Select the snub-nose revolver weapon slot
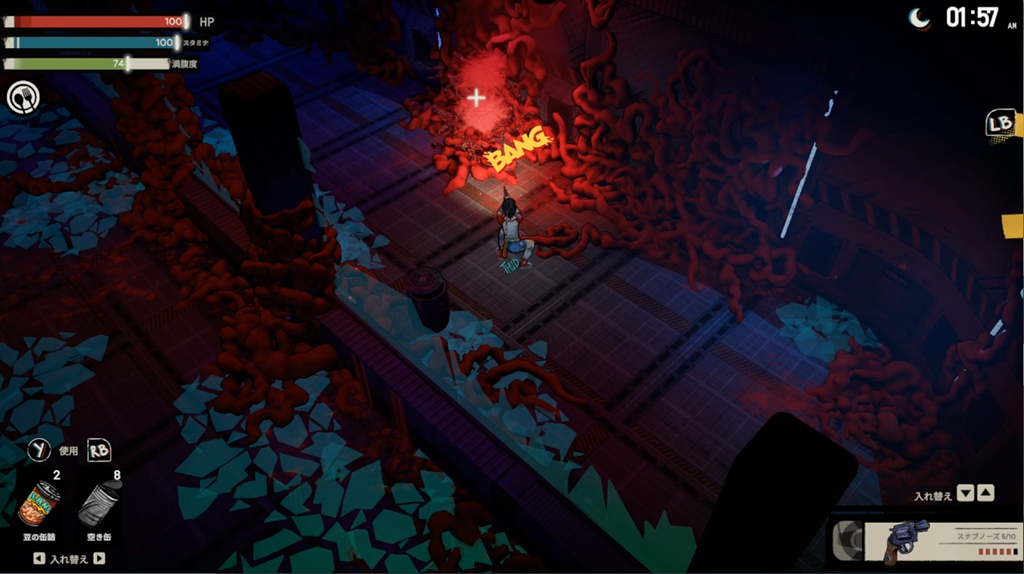 coord(925,540)
